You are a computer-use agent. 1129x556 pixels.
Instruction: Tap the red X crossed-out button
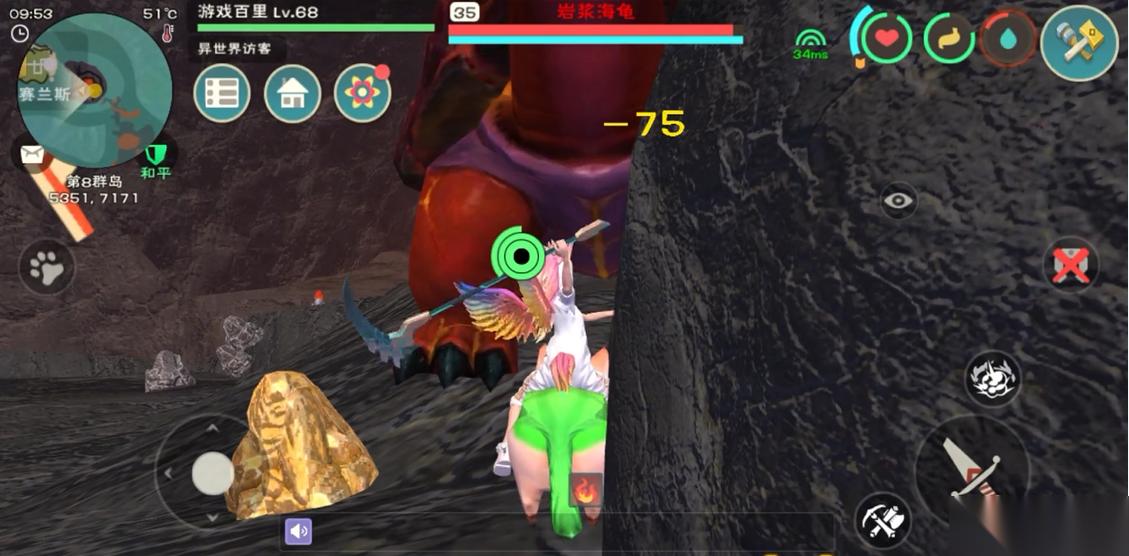[1070, 266]
